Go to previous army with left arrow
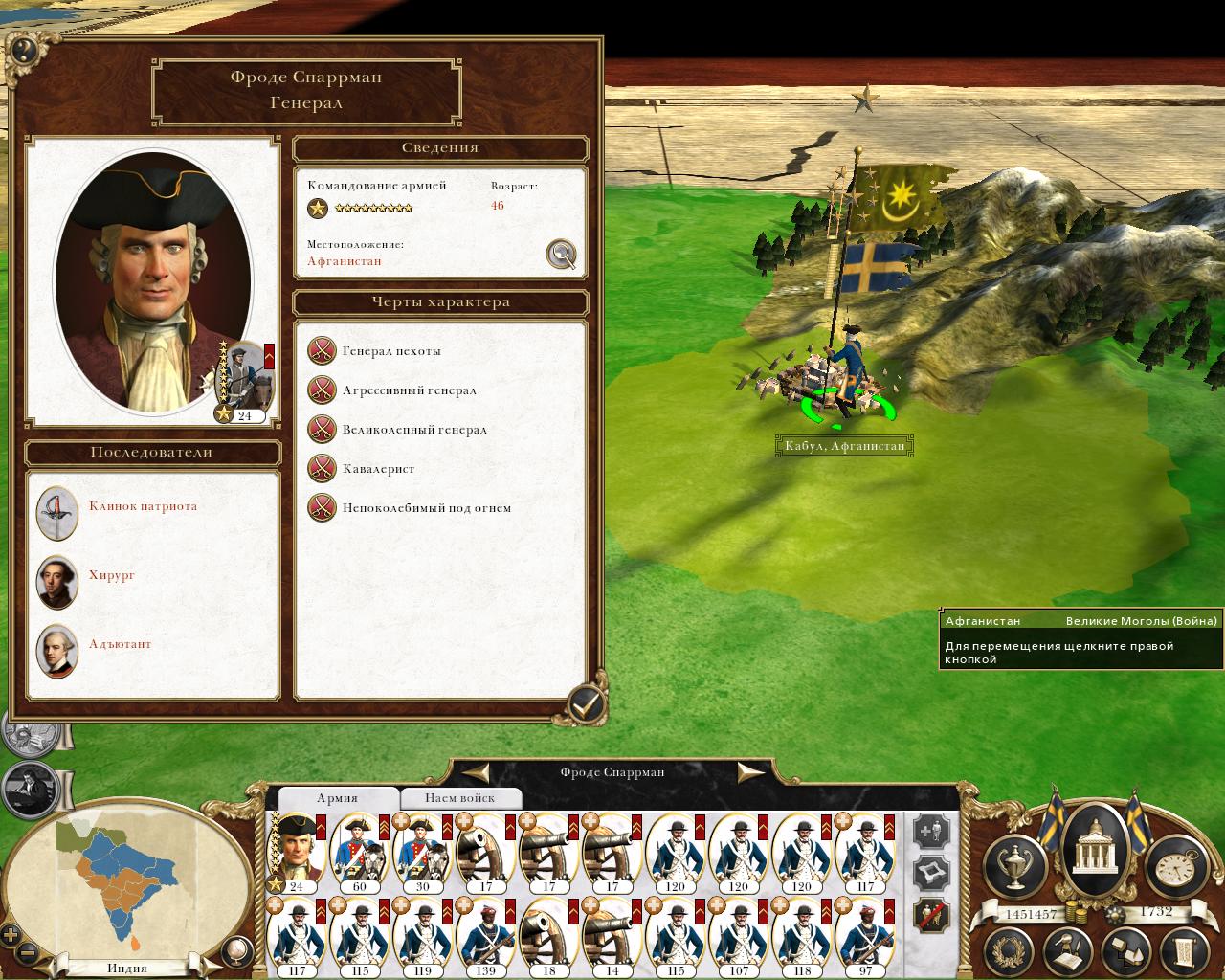This screenshot has height=980, width=1225. tap(479, 772)
